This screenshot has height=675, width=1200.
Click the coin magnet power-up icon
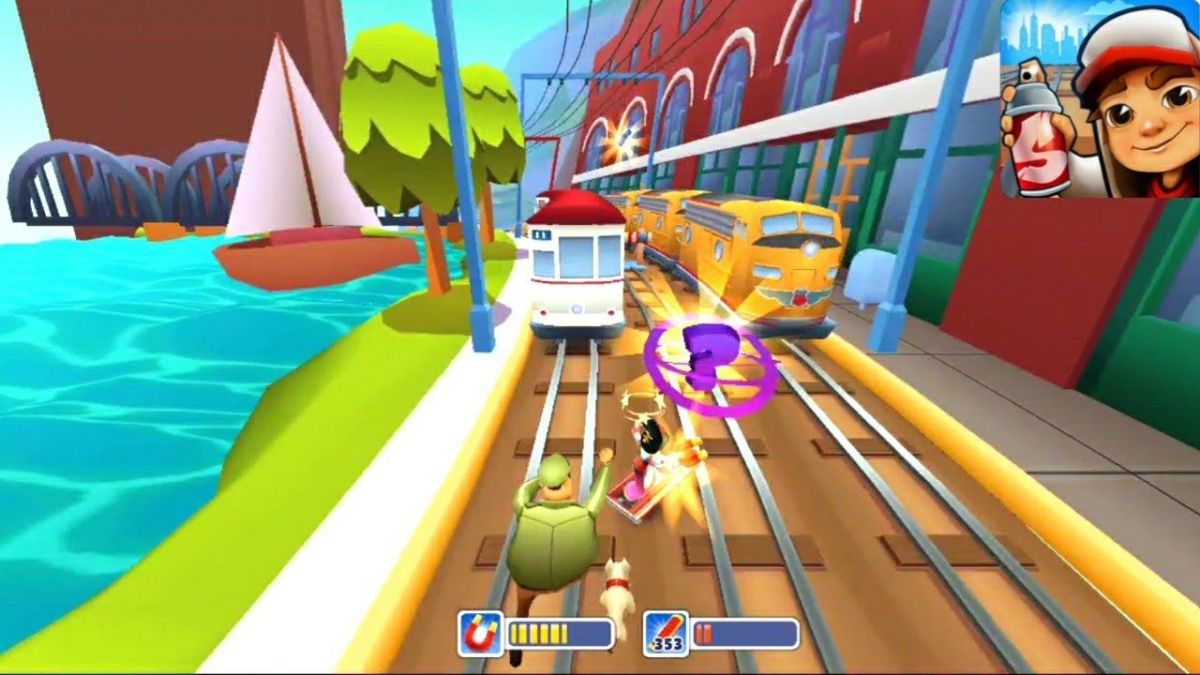[x=481, y=633]
